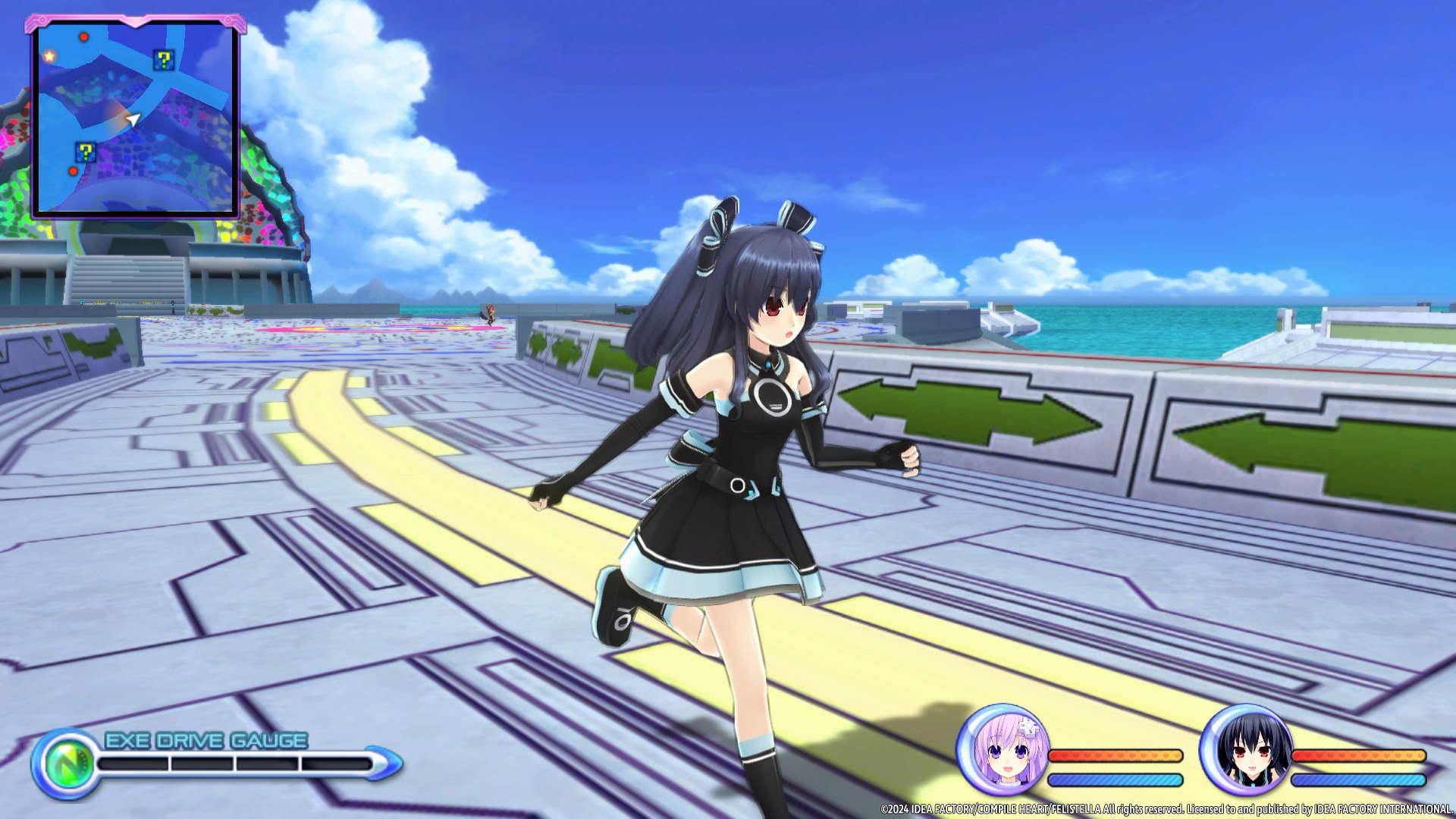Open the minimap

point(134,118)
